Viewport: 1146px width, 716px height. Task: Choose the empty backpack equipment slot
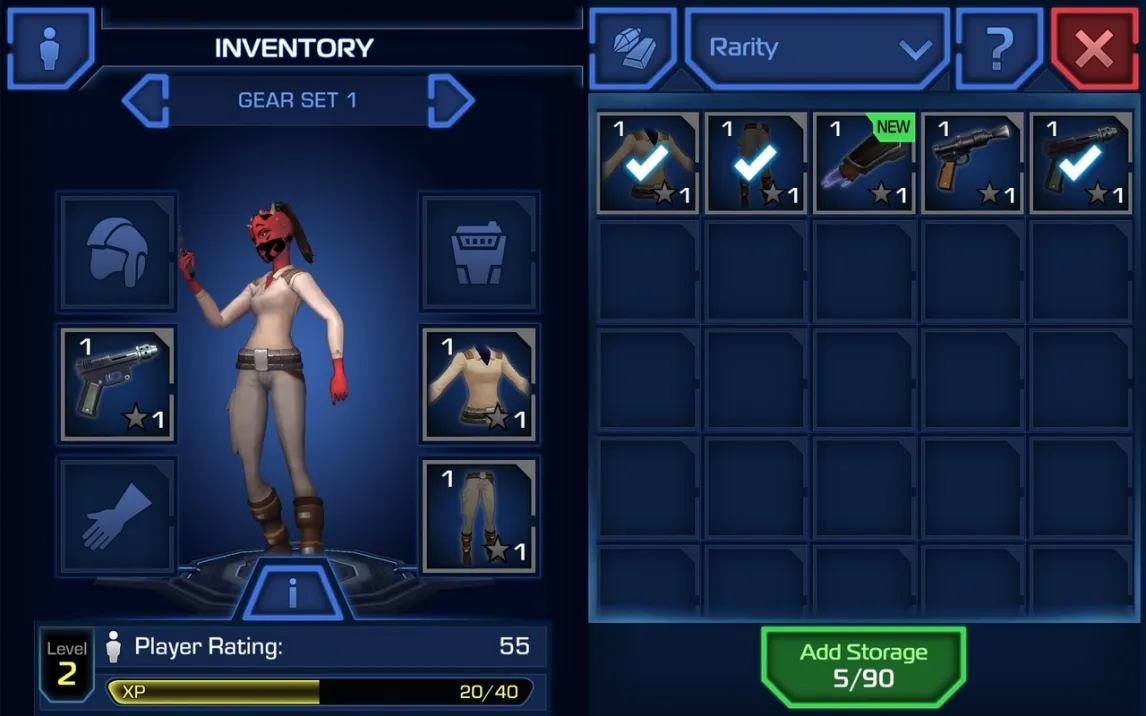[480, 252]
